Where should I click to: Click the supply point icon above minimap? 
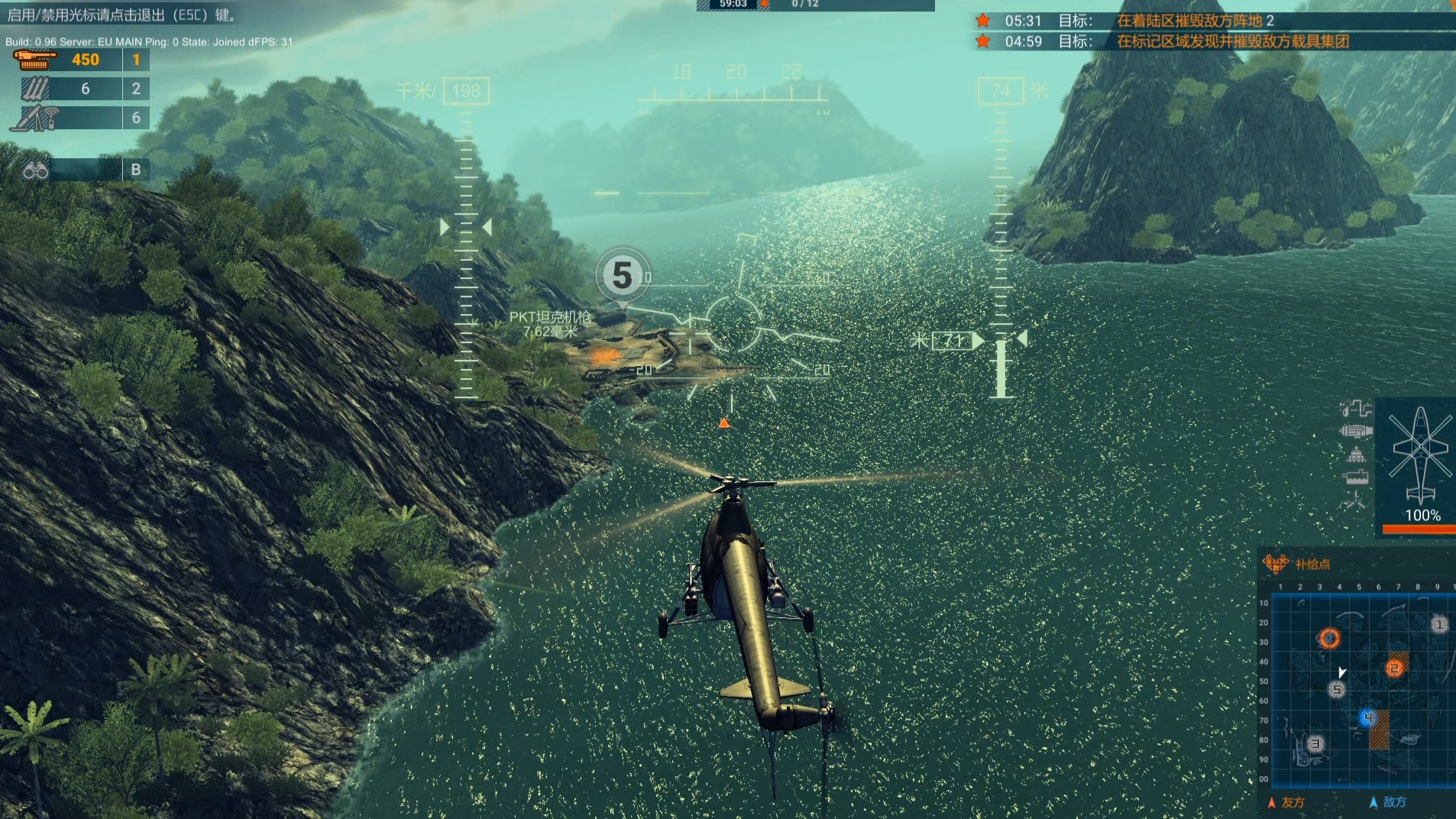point(1276,564)
